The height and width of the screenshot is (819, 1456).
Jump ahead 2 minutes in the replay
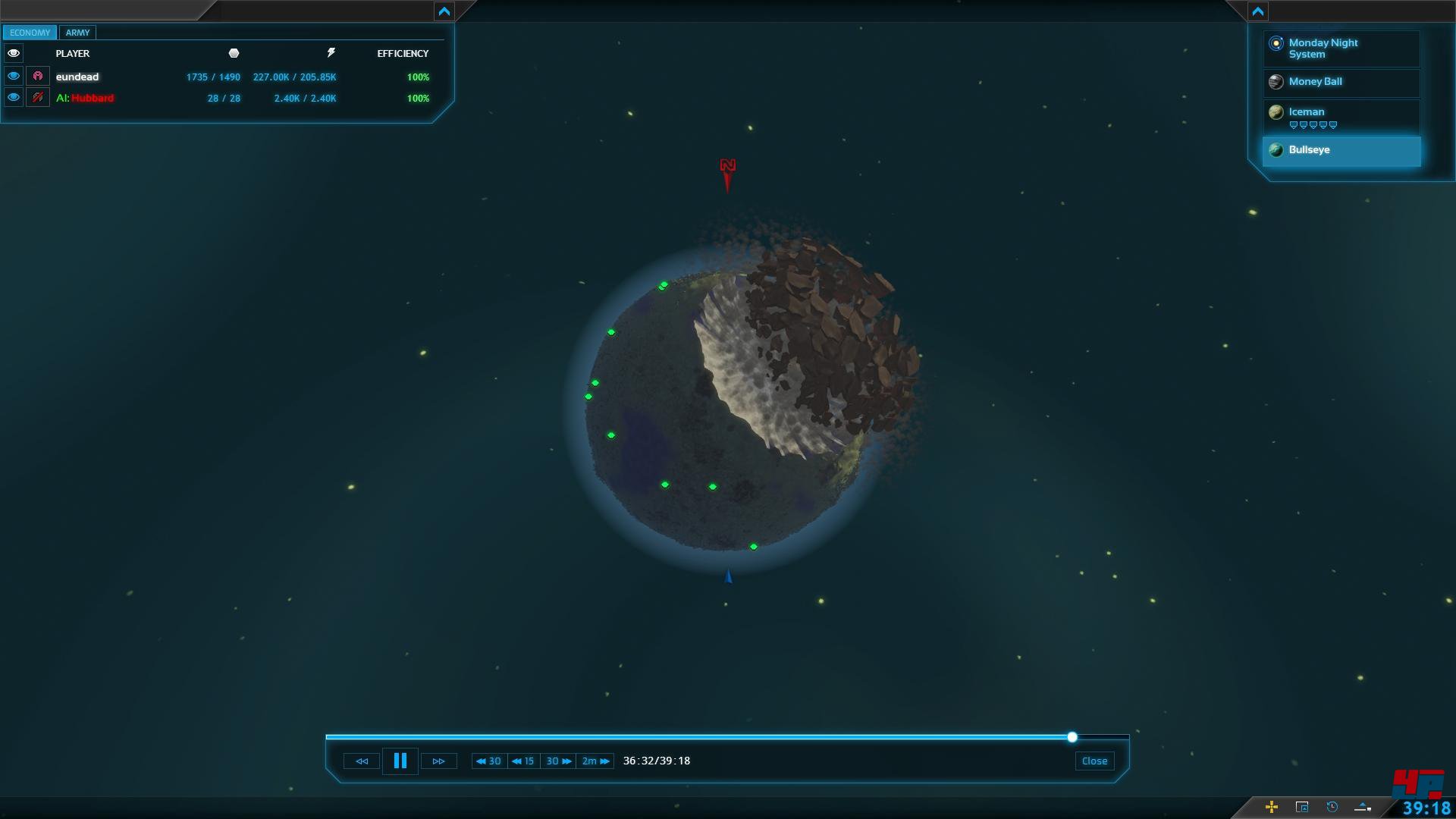(595, 761)
